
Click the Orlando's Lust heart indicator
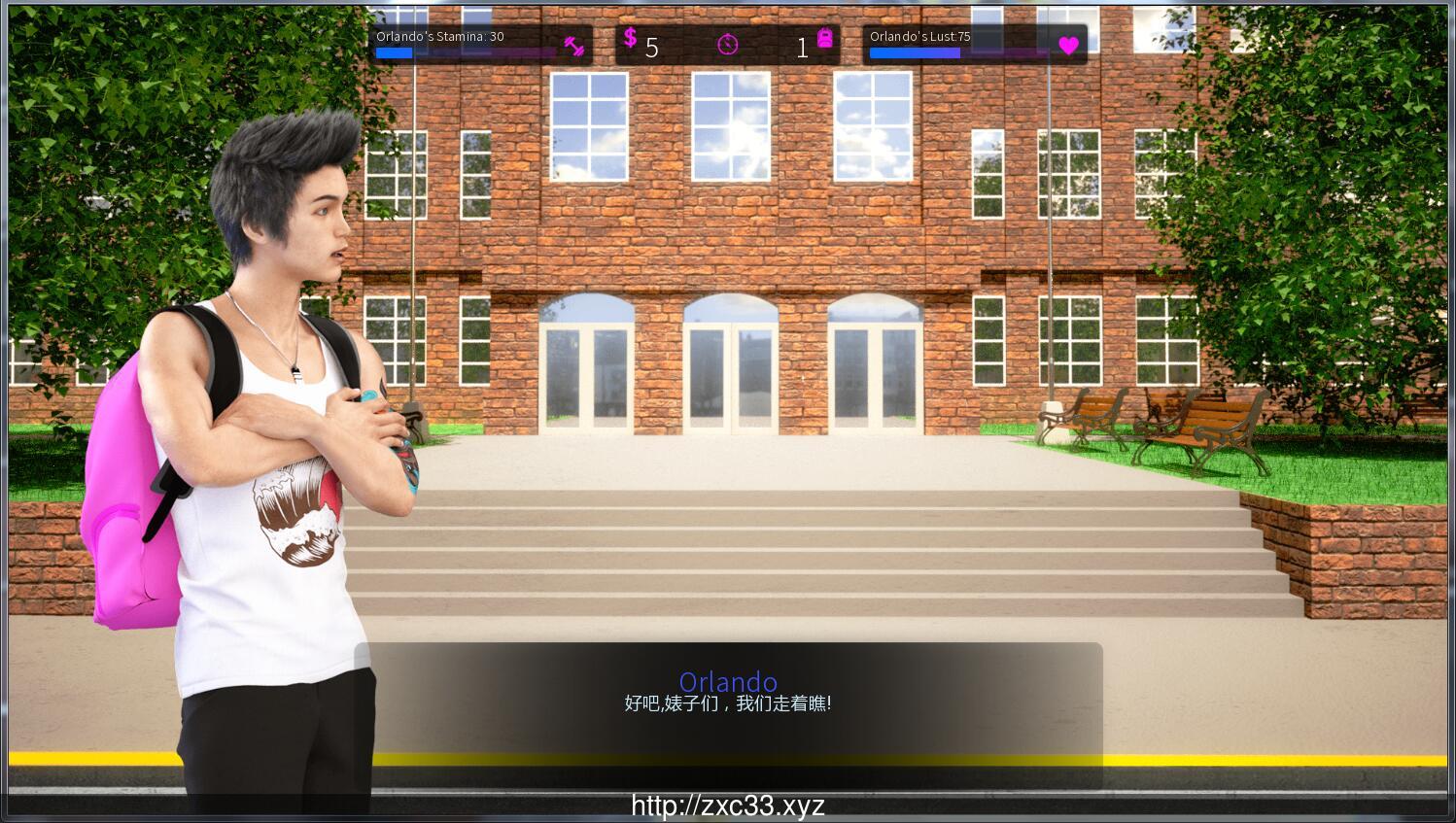click(1068, 45)
